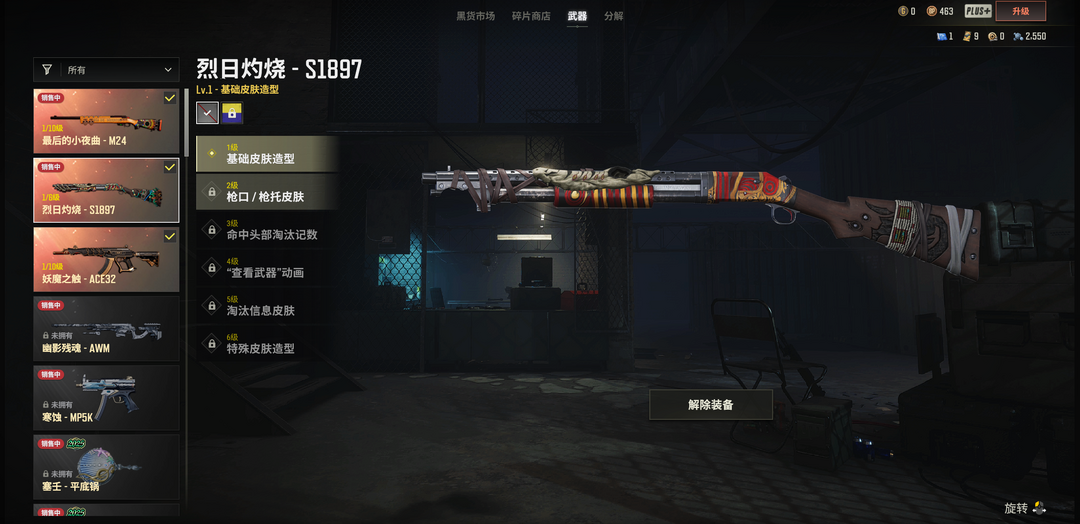Click the PLUS+ badge
The width and height of the screenshot is (1080, 524).
pos(978,11)
